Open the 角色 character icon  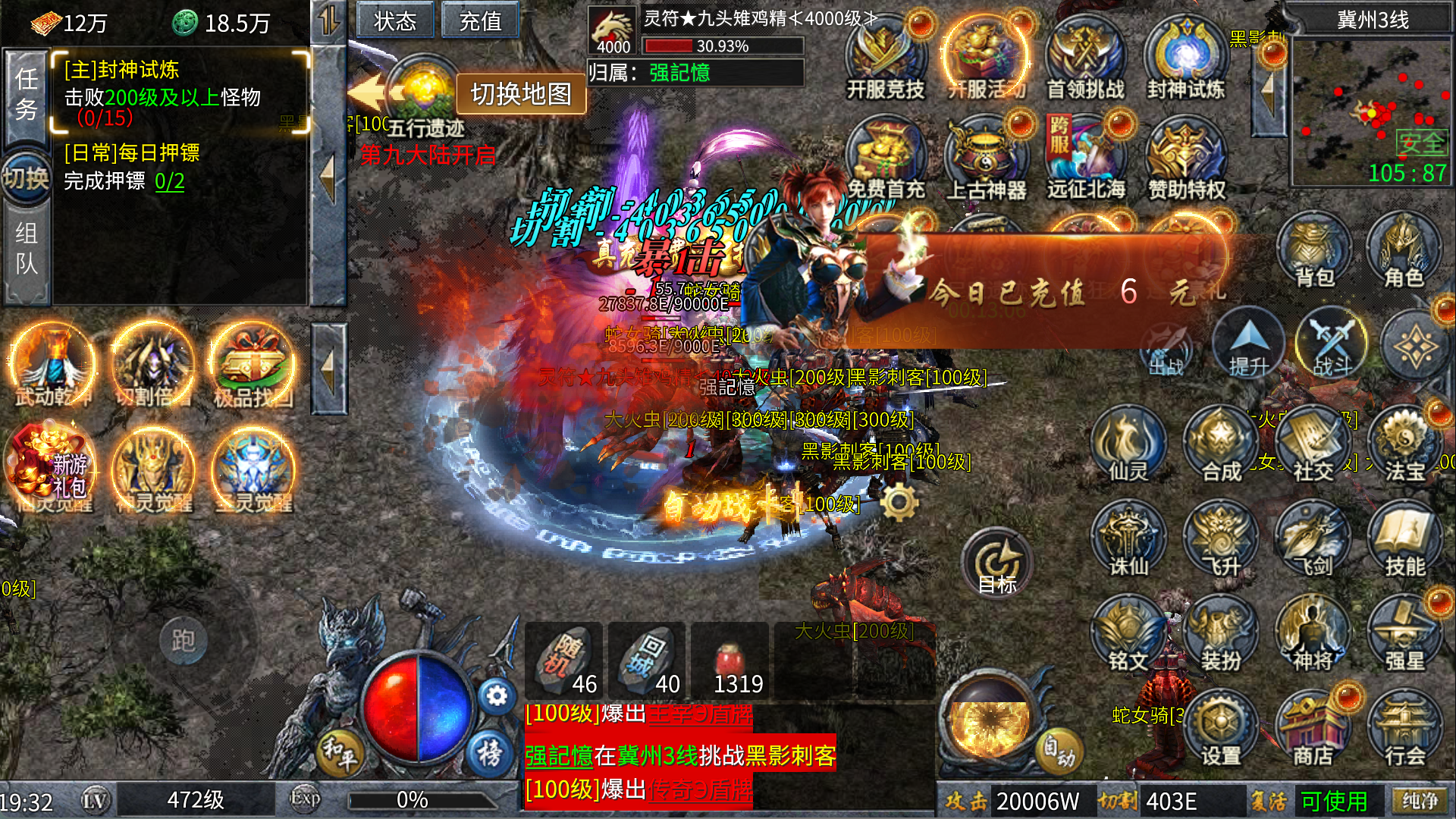pos(1404,252)
